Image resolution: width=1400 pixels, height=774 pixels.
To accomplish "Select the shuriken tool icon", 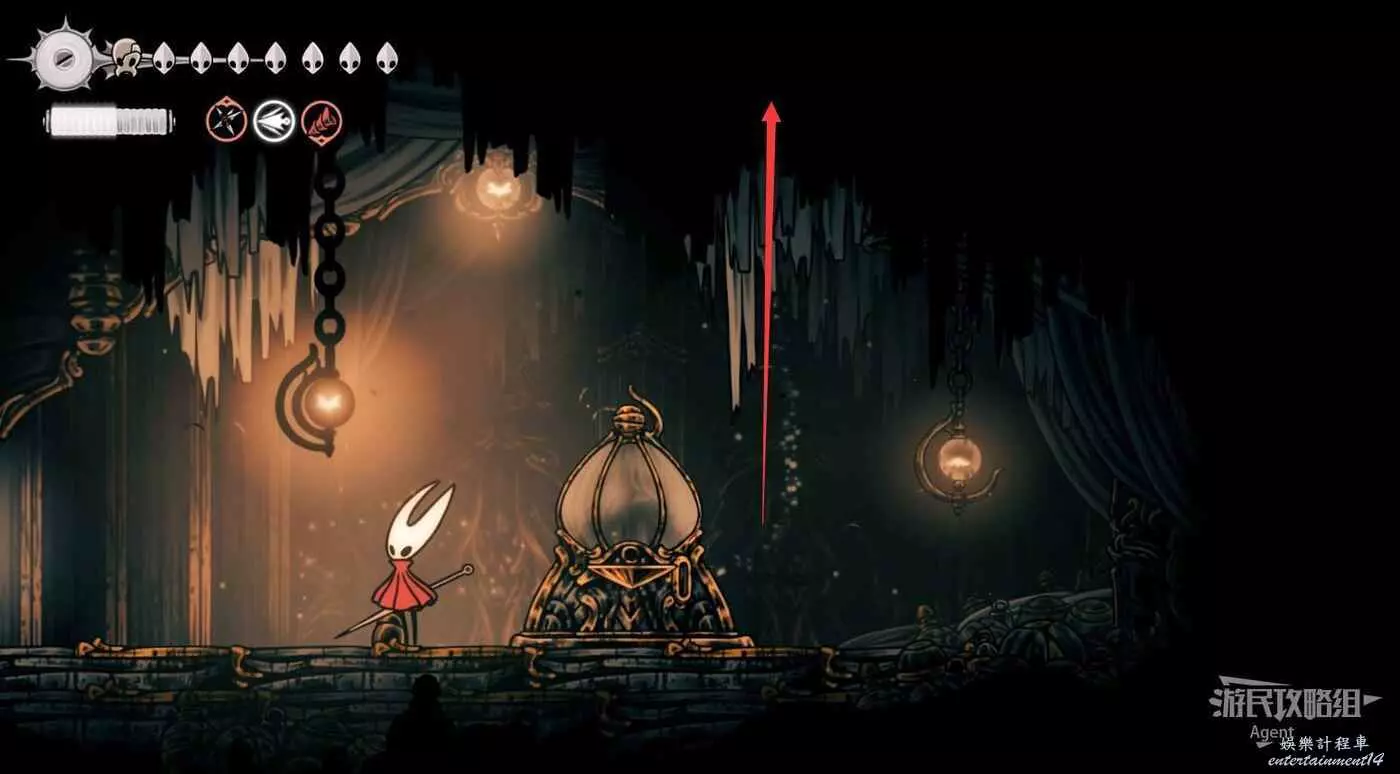I will pyautogui.click(x=226, y=122).
